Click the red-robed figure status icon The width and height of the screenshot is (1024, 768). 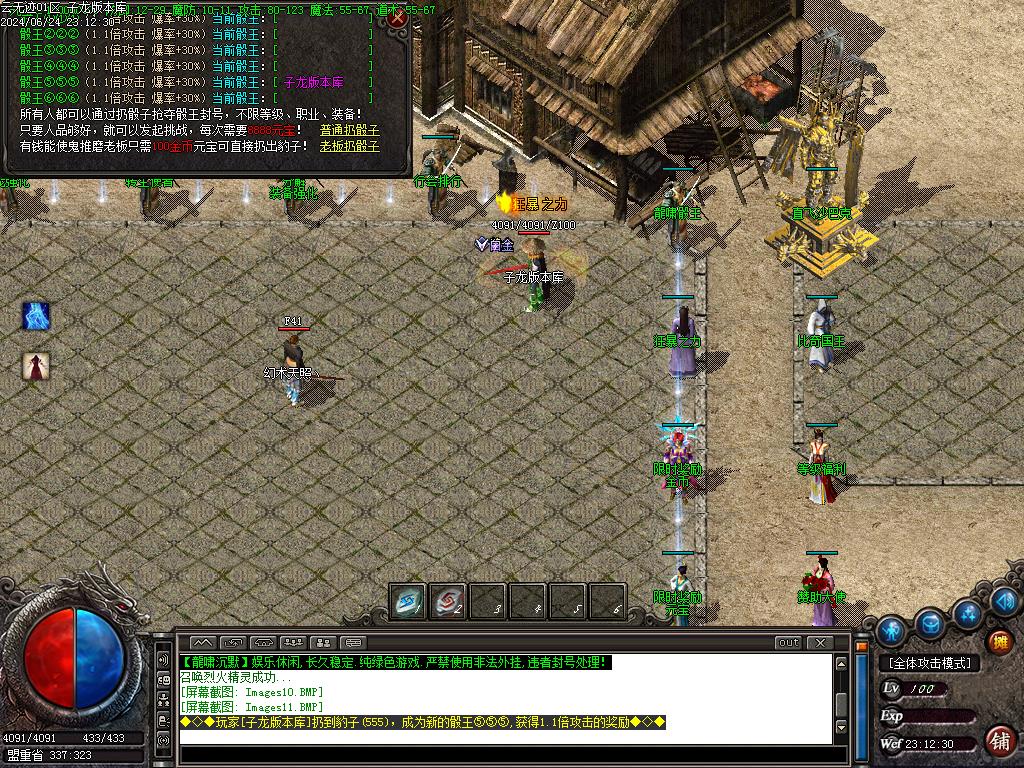point(36,366)
